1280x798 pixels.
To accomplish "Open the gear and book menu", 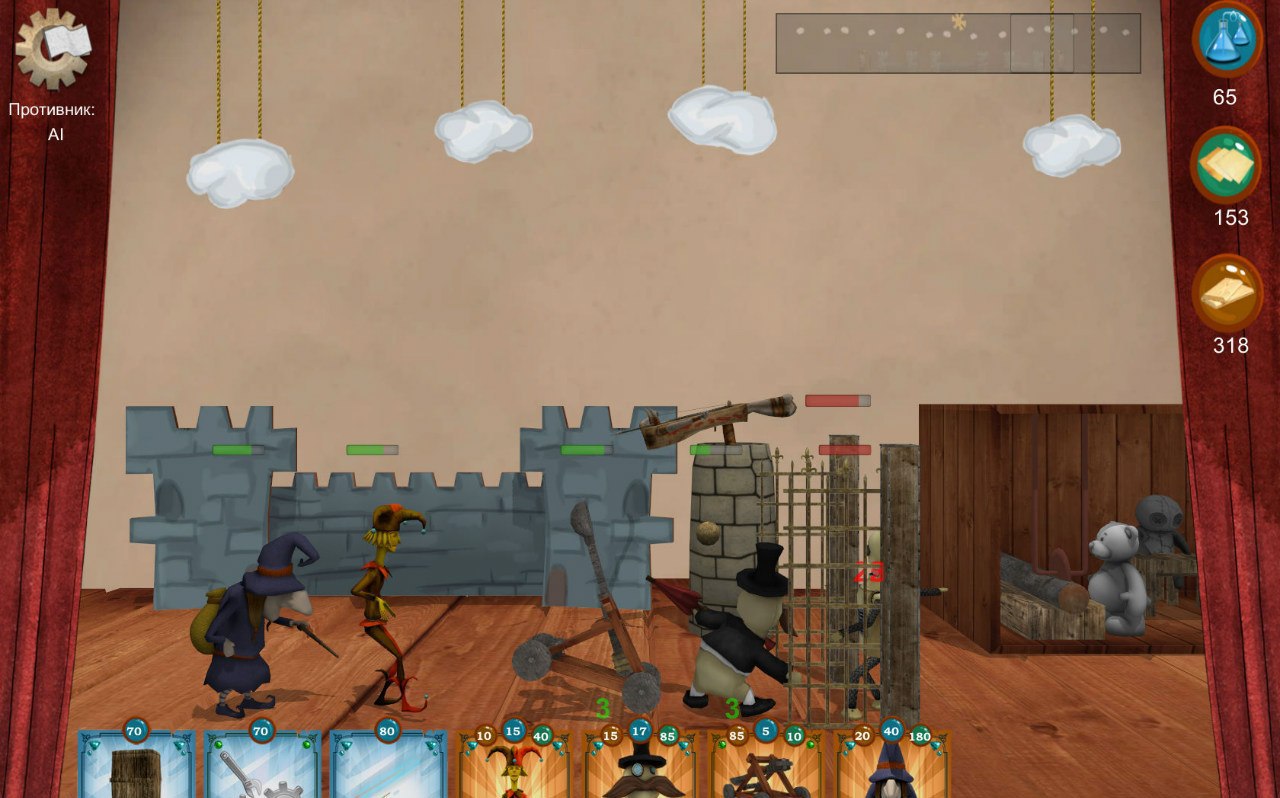I will [x=53, y=47].
